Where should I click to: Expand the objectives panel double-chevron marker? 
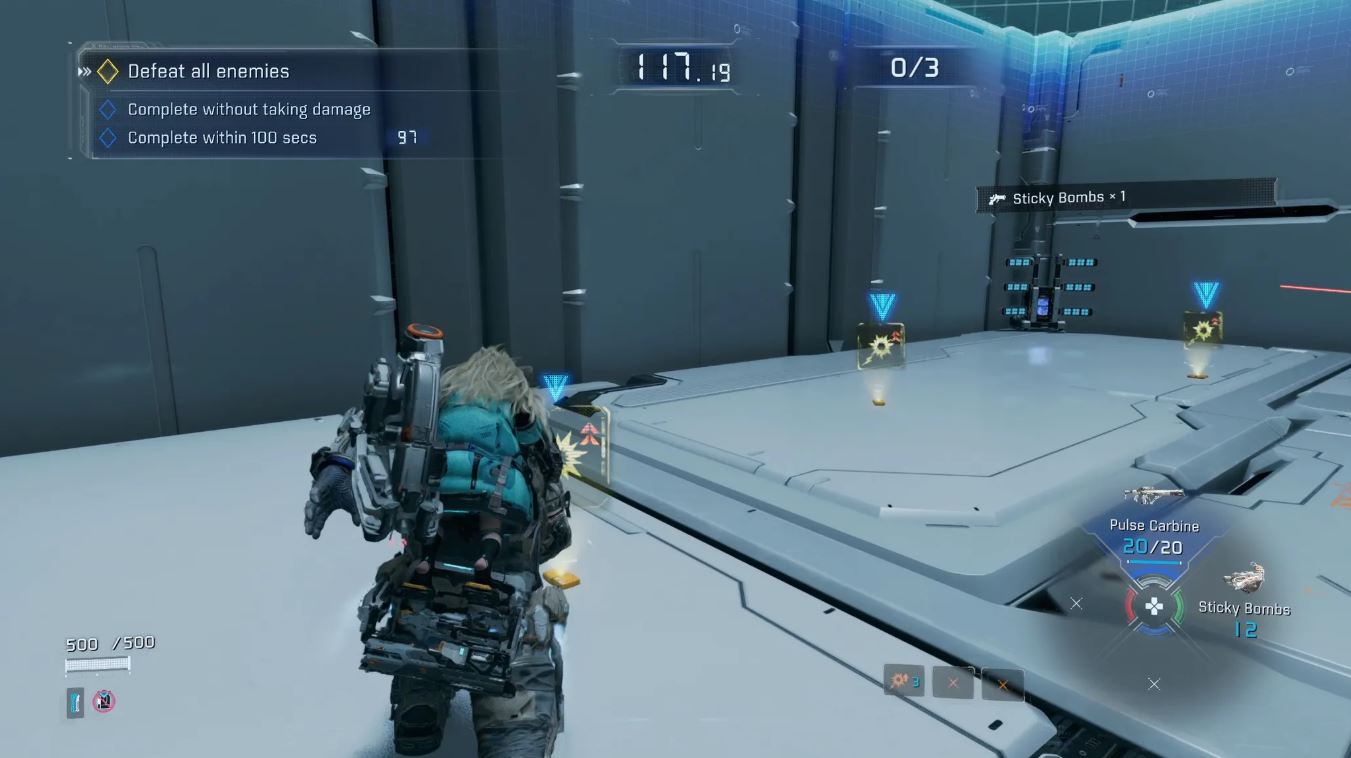coord(84,71)
